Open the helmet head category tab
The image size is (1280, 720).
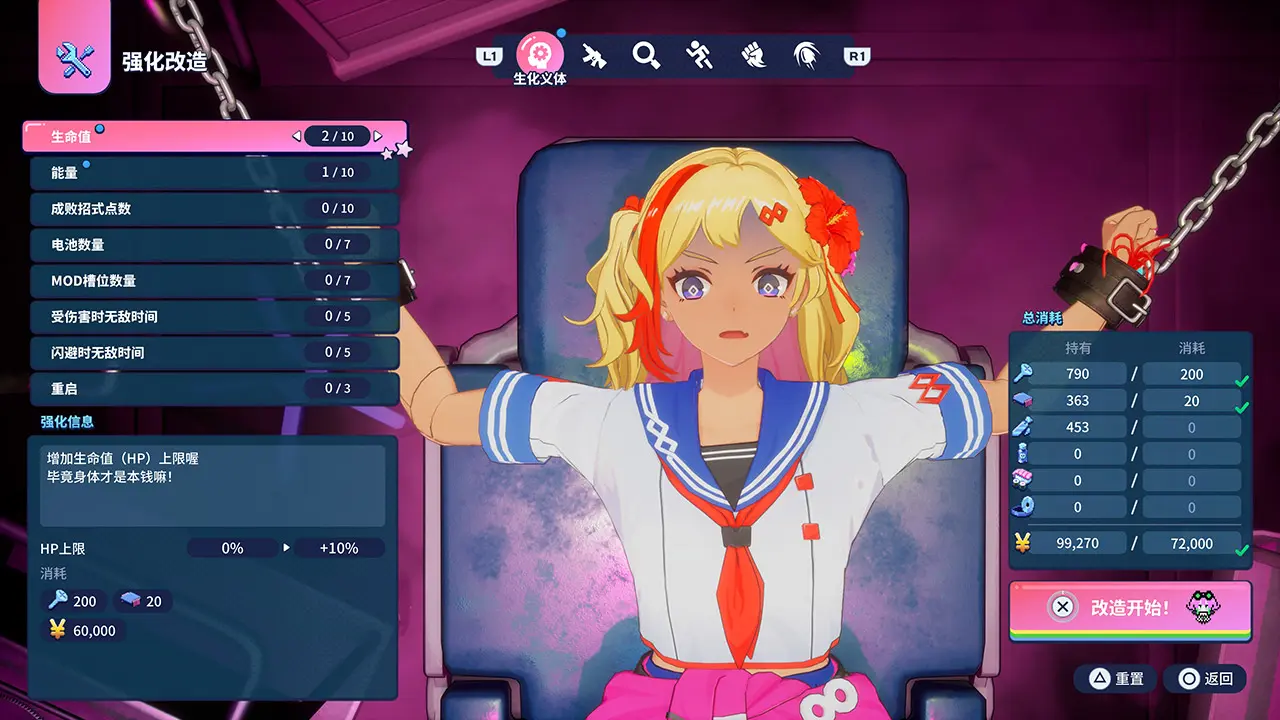pos(806,55)
